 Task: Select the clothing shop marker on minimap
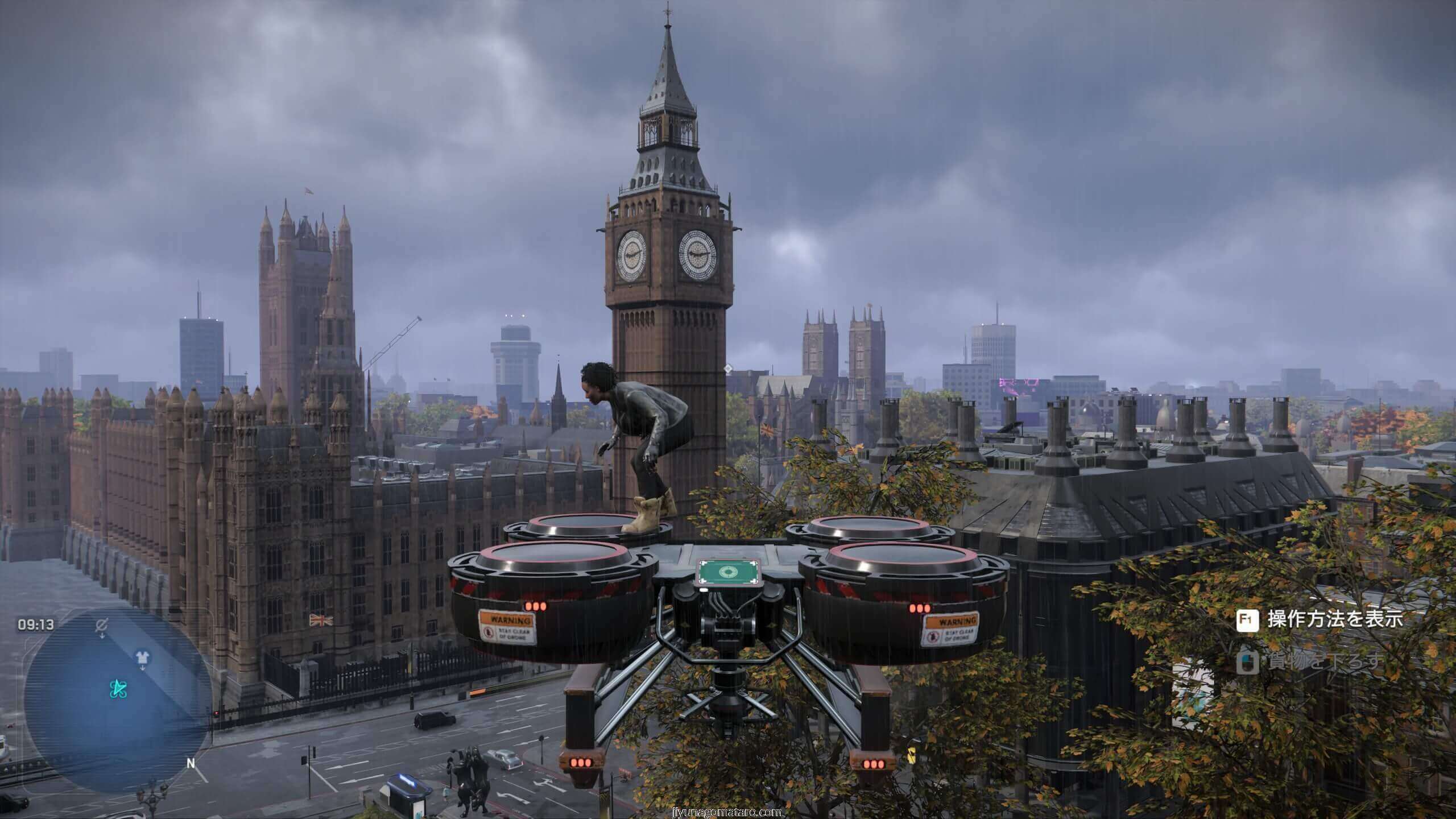(x=142, y=657)
